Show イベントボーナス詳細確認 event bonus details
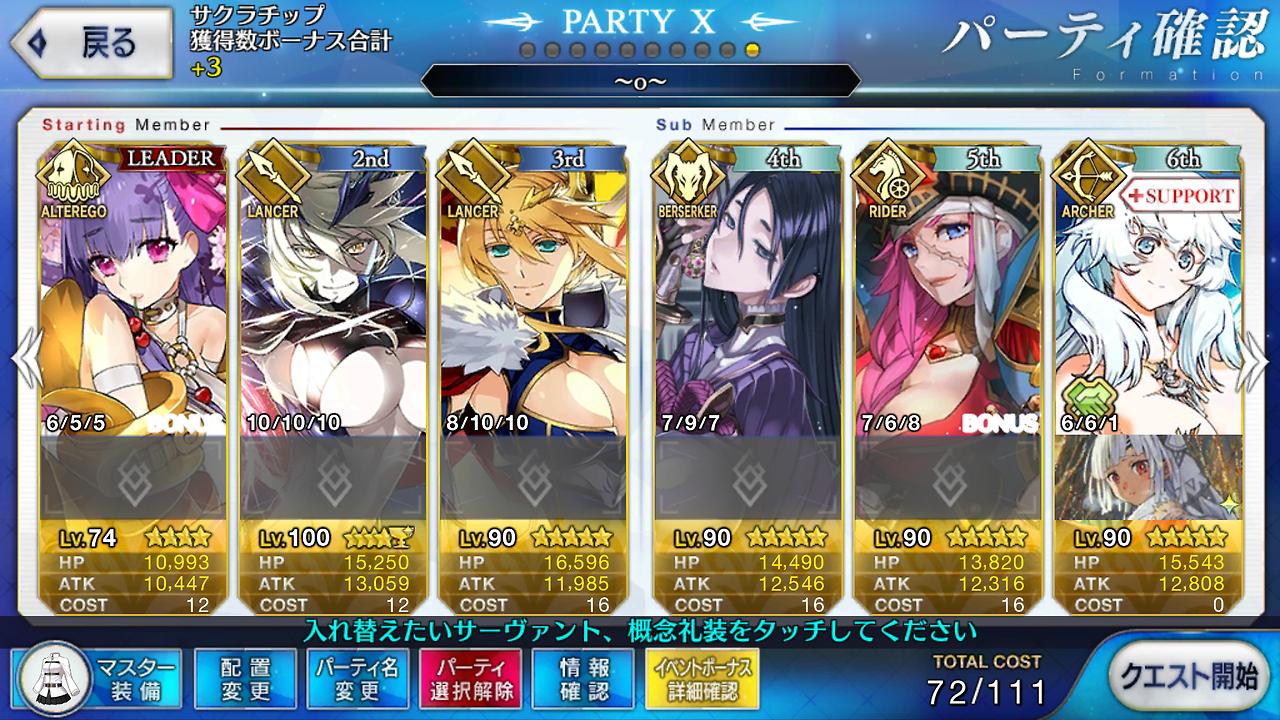The width and height of the screenshot is (1280, 720). (x=701, y=678)
